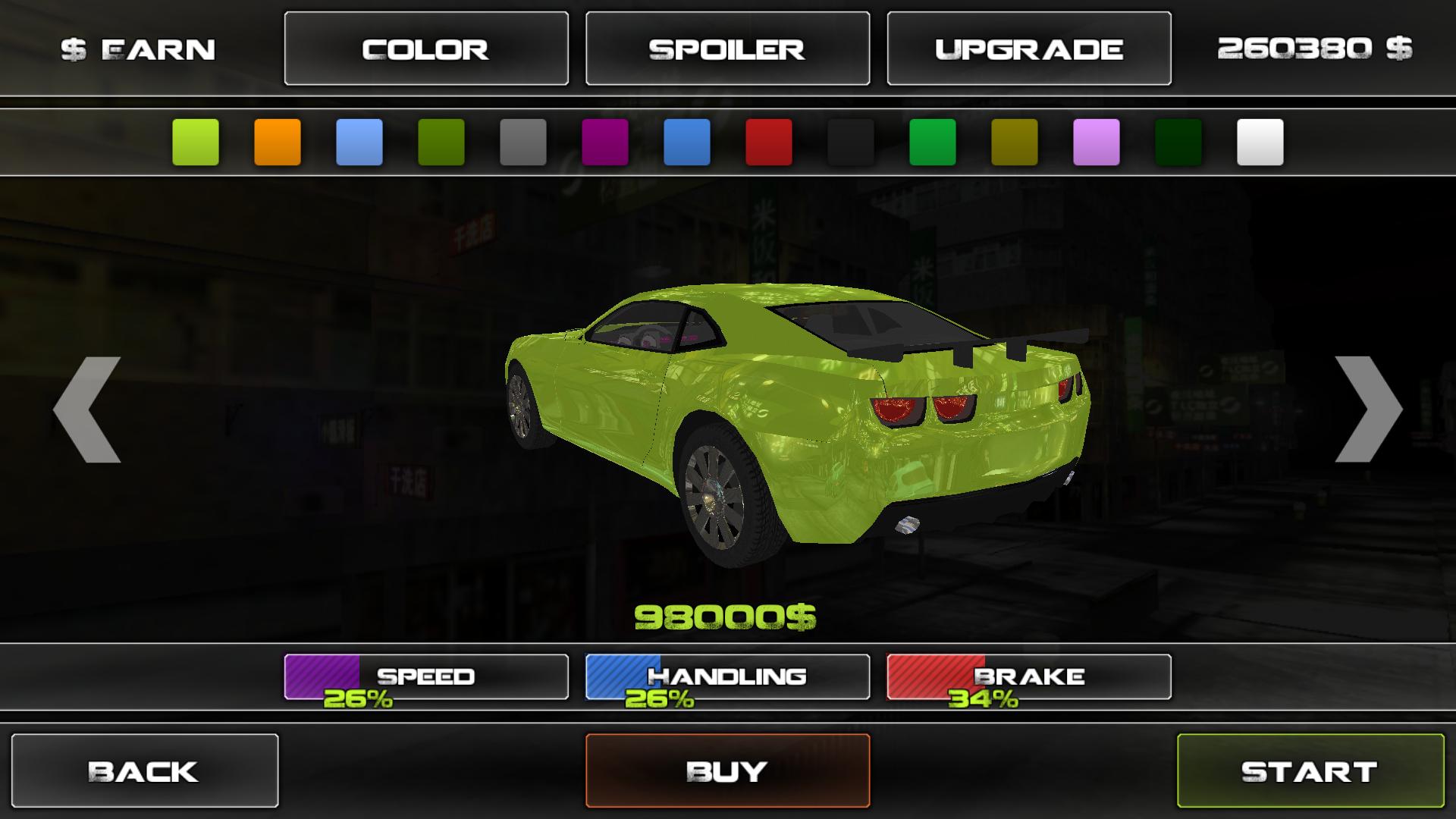The height and width of the screenshot is (819, 1456).
Task: Buy the car for 98000$
Action: click(727, 770)
